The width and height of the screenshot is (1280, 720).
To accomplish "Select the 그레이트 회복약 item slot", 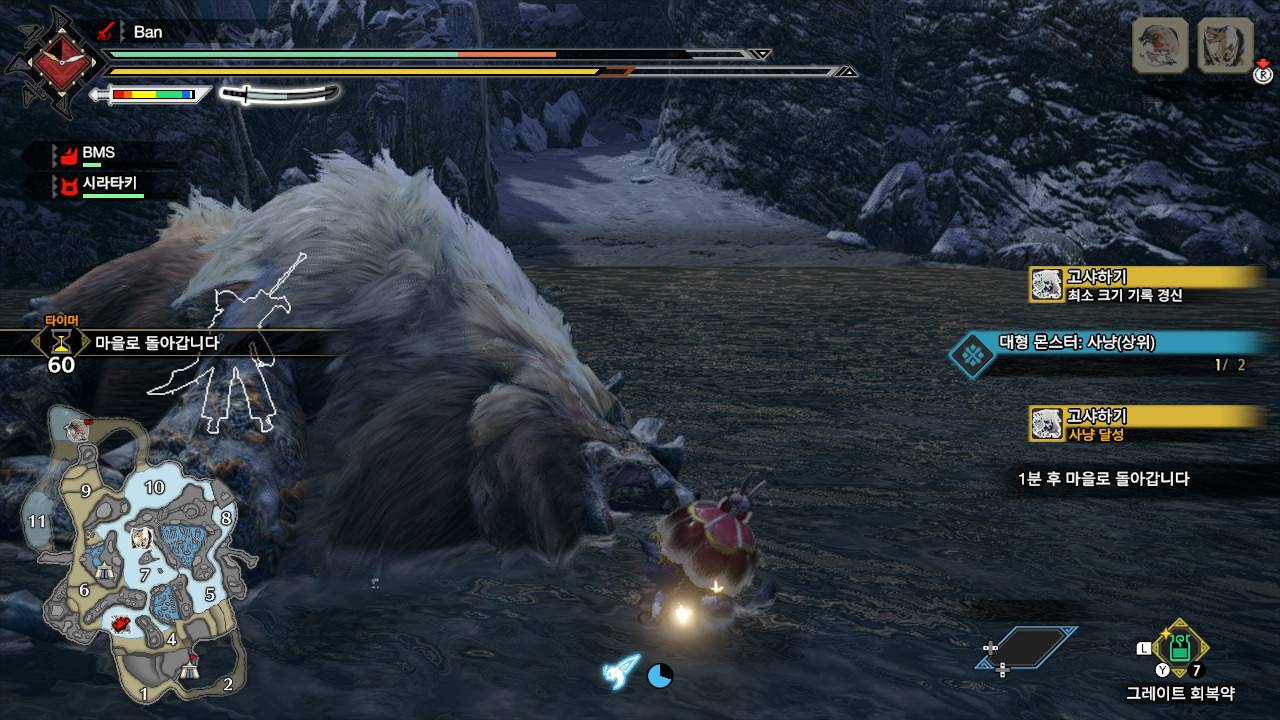I will click(x=1180, y=648).
